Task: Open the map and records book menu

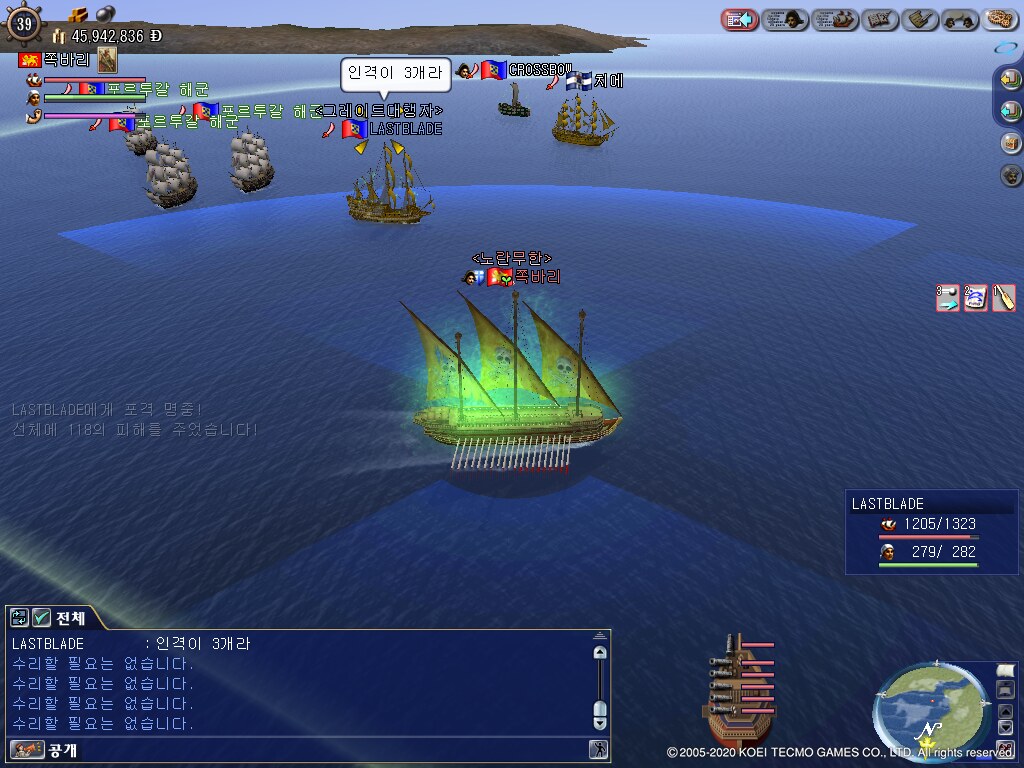Action: tap(879, 19)
